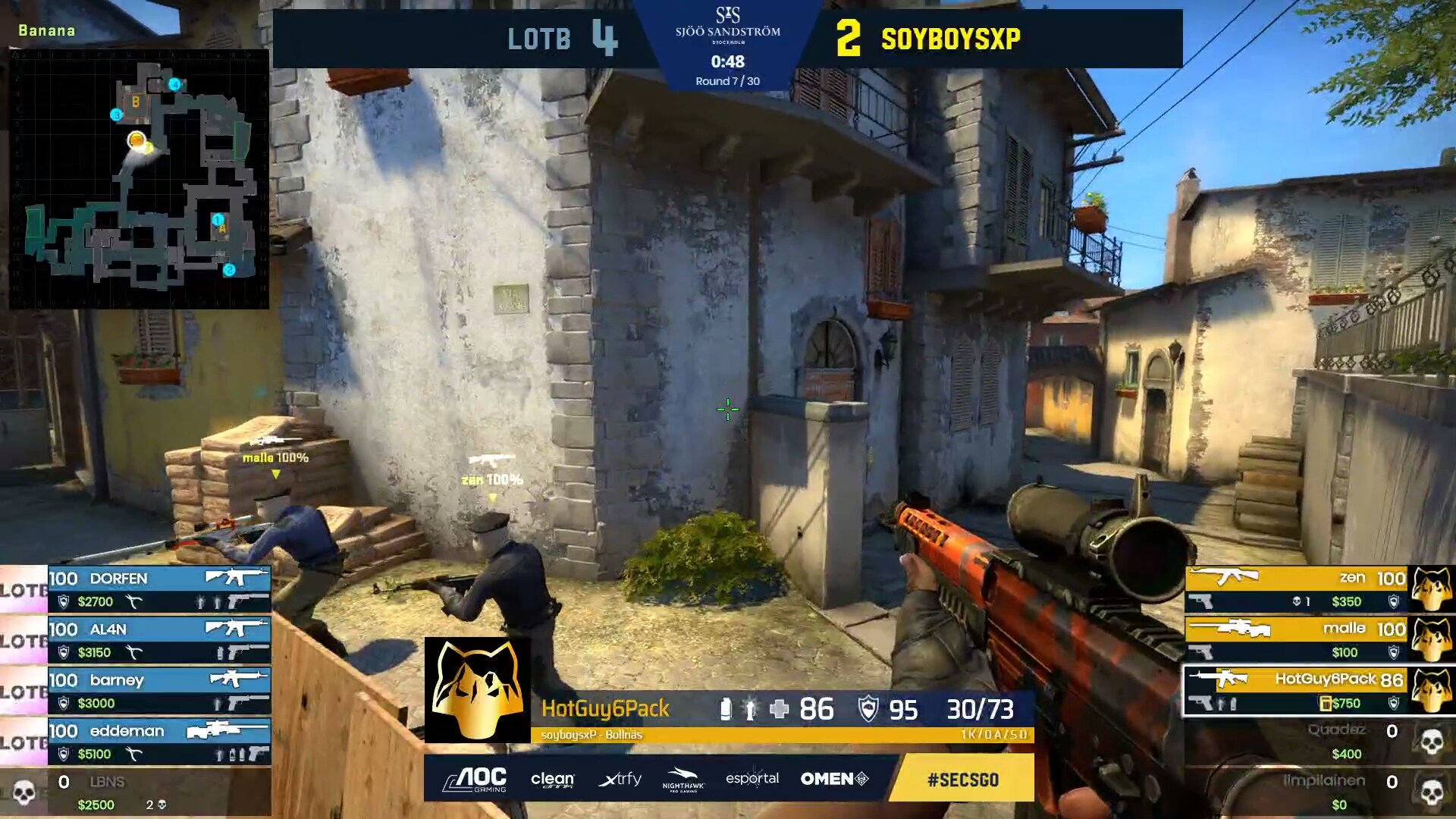
Task: Open the AOC Gaming sponsor logo
Action: [475, 779]
